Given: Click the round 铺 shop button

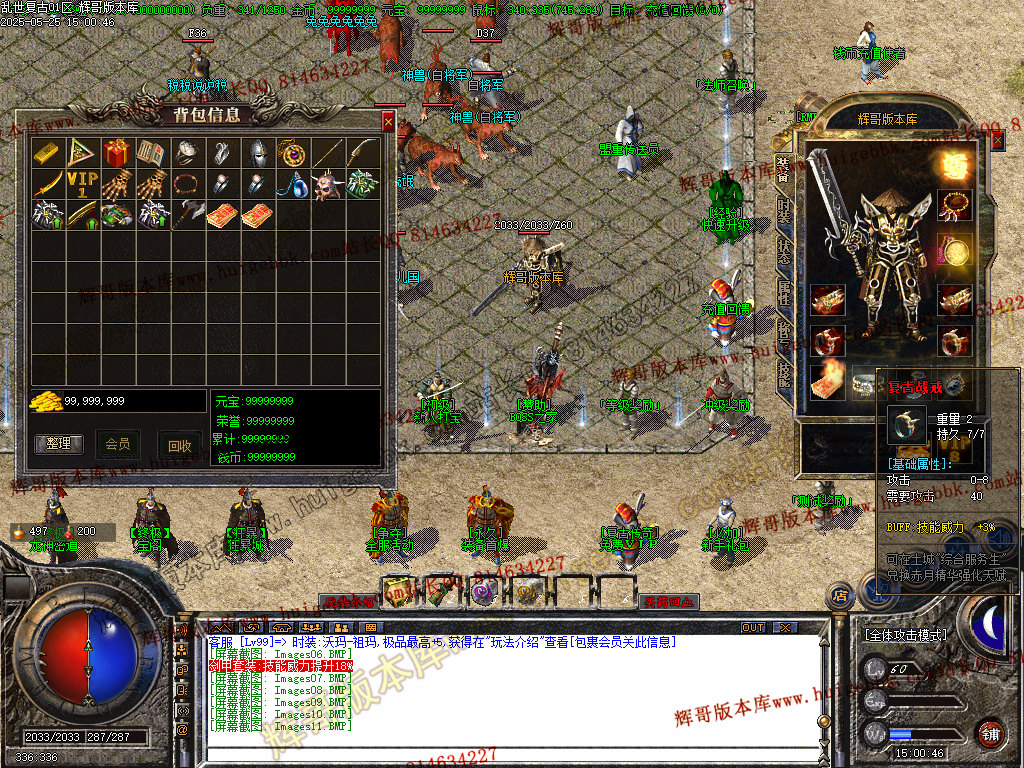Looking at the screenshot, I should click(989, 733).
